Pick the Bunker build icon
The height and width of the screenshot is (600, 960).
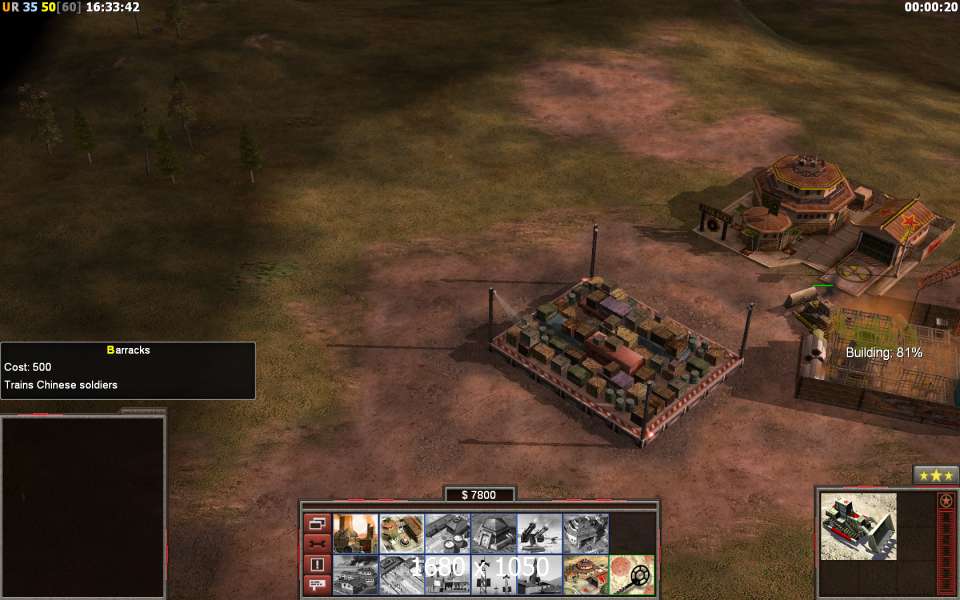(493, 533)
